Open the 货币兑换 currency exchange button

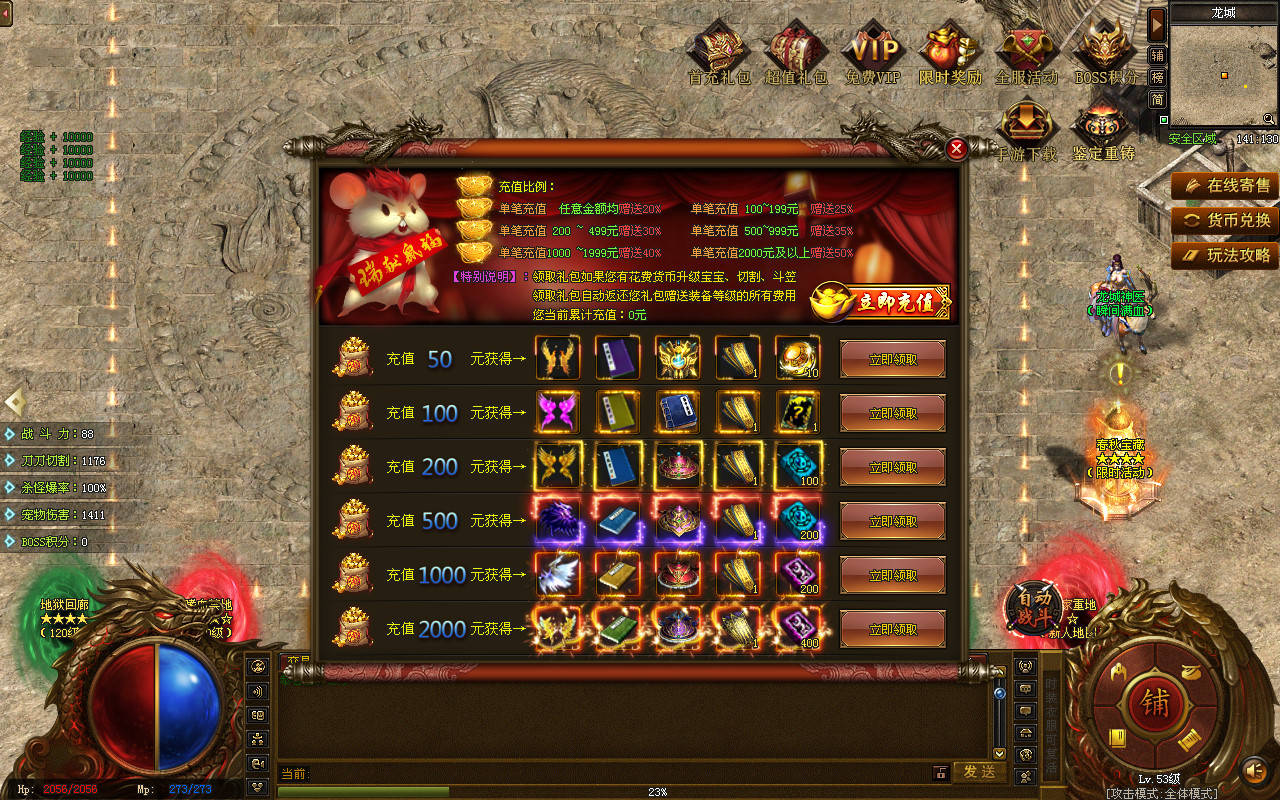1226,220
